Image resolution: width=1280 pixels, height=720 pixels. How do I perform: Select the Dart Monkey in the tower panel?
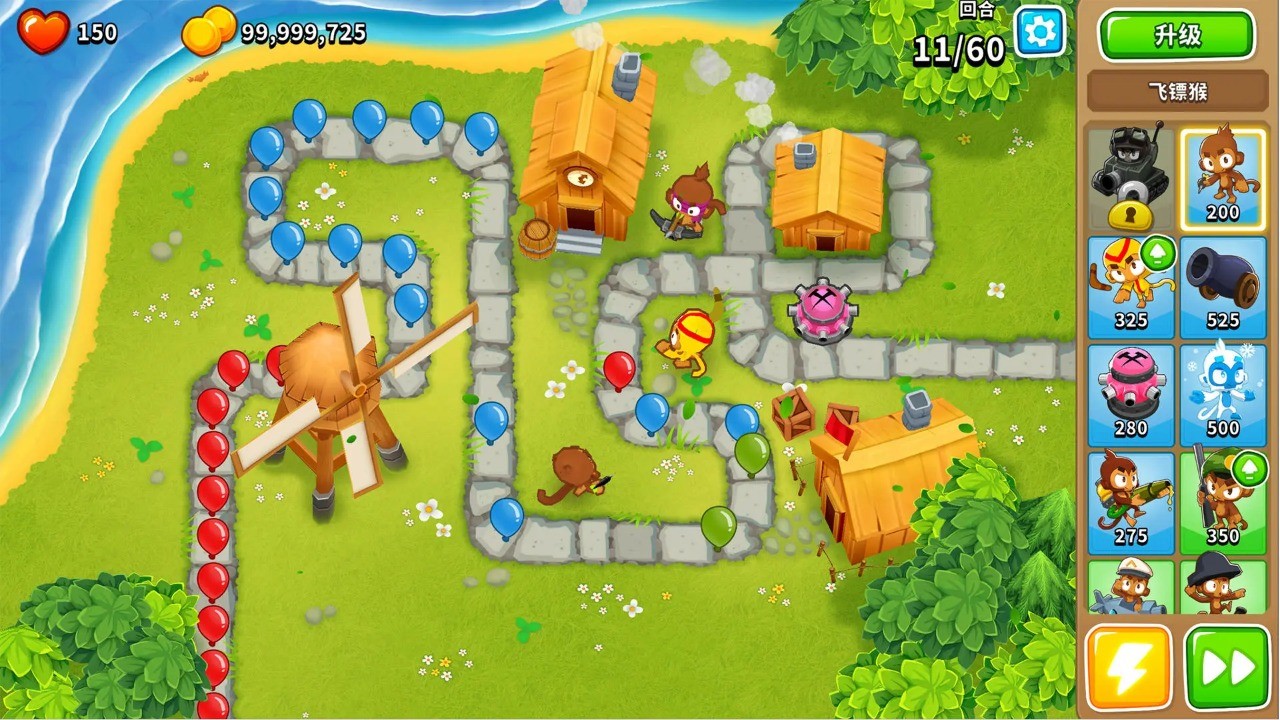point(1222,175)
